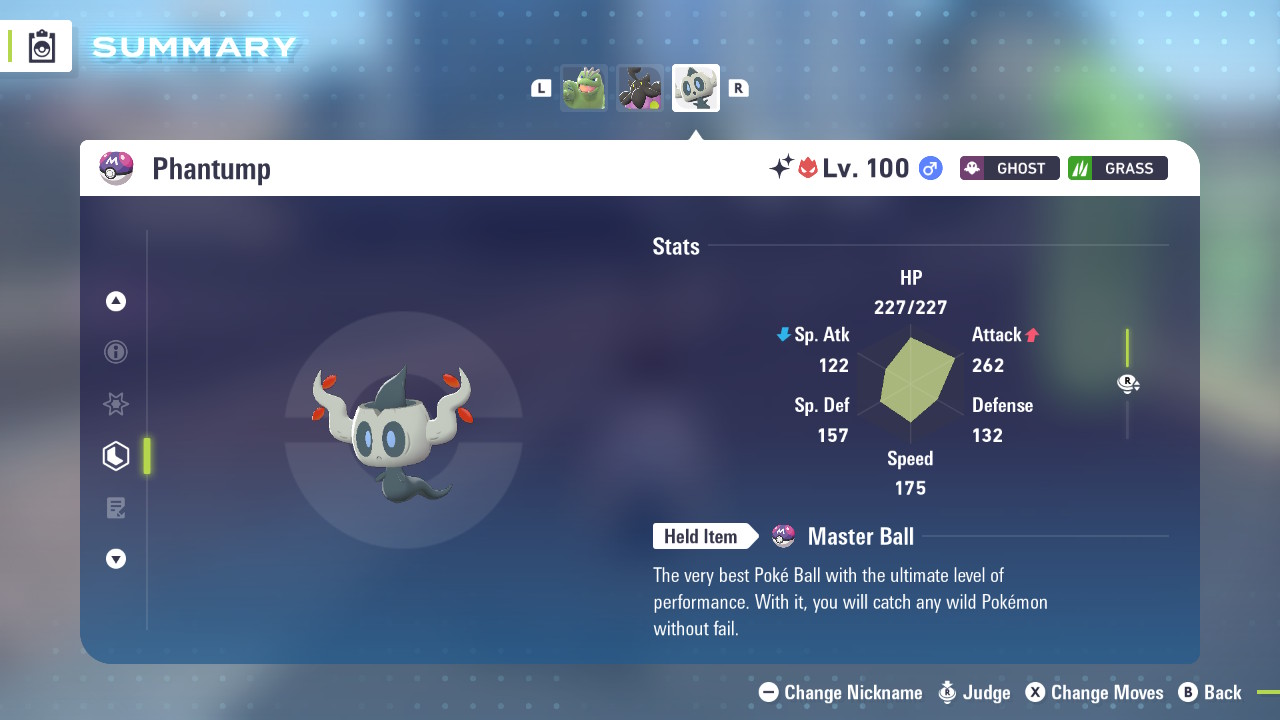Select the hexagon stats page tab
This screenshot has width=1280, height=720.
coord(116,456)
